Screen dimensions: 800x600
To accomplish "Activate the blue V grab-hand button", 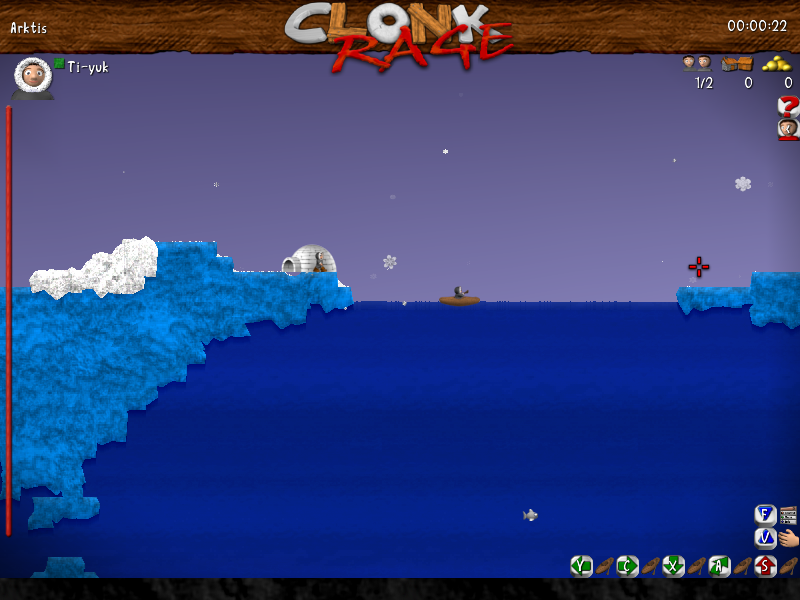I will pos(766,538).
